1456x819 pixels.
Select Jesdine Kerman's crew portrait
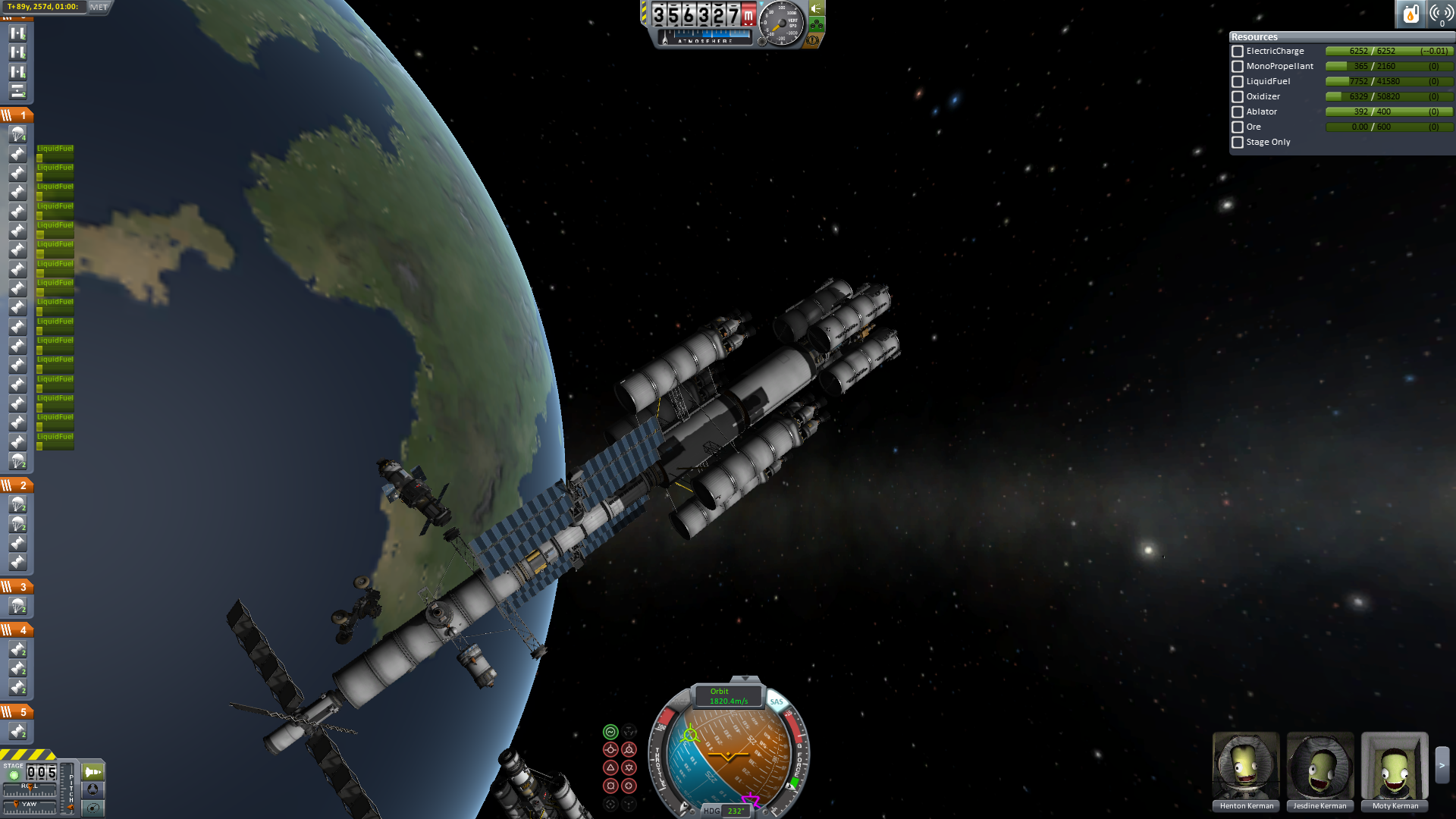1320,766
